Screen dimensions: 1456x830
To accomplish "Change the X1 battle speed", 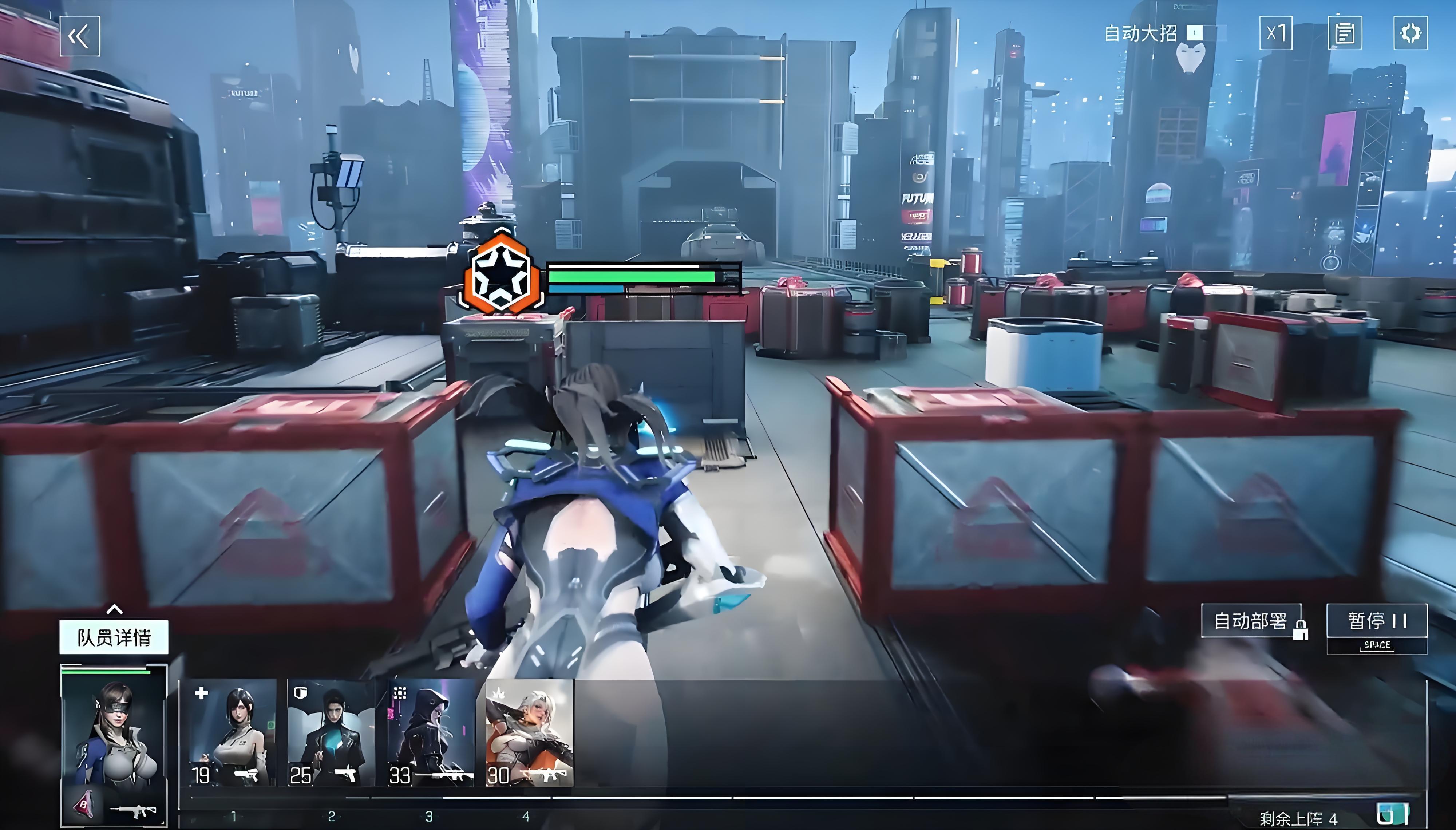I will point(1275,33).
